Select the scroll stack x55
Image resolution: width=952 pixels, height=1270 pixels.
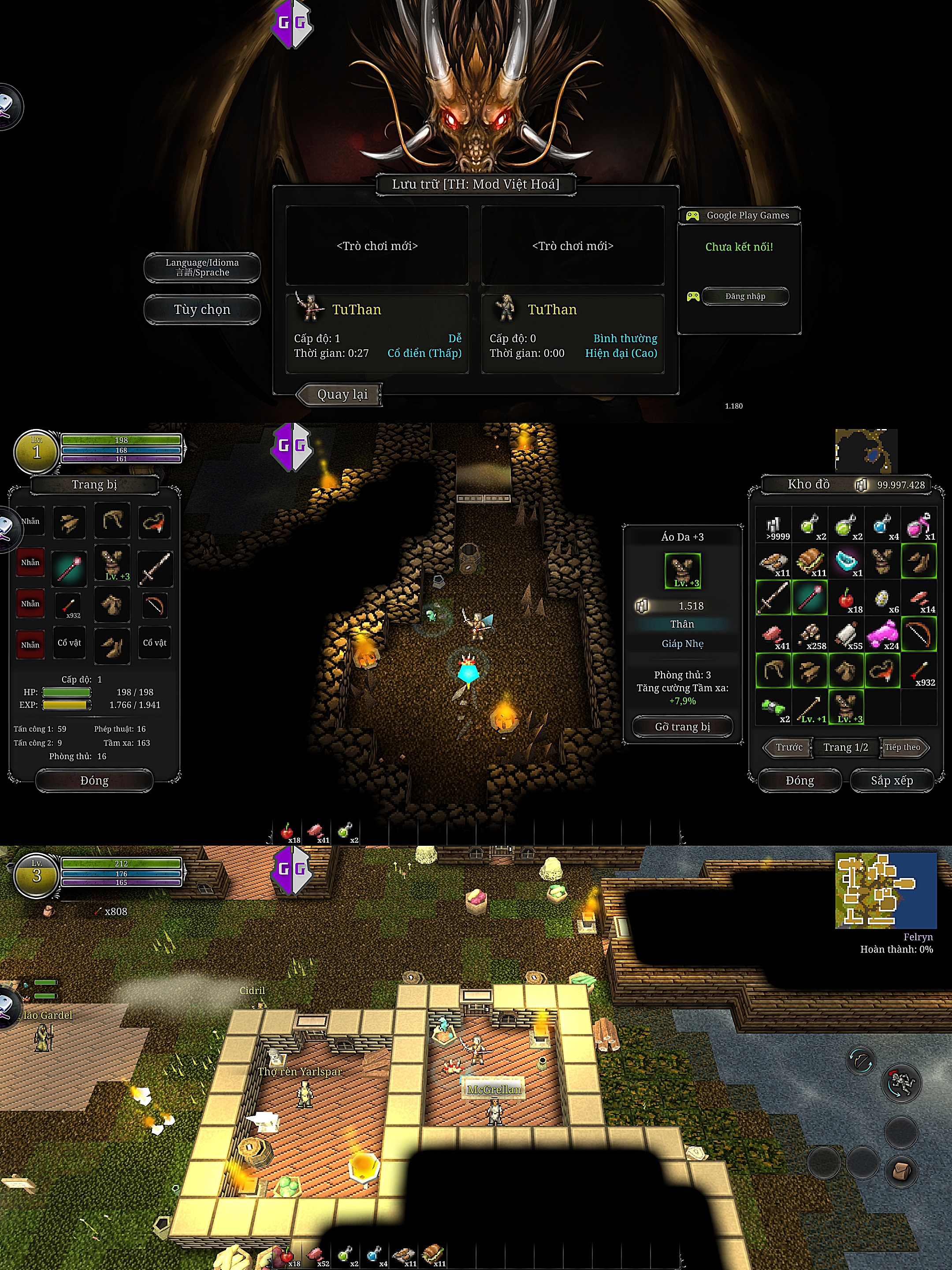[x=846, y=635]
